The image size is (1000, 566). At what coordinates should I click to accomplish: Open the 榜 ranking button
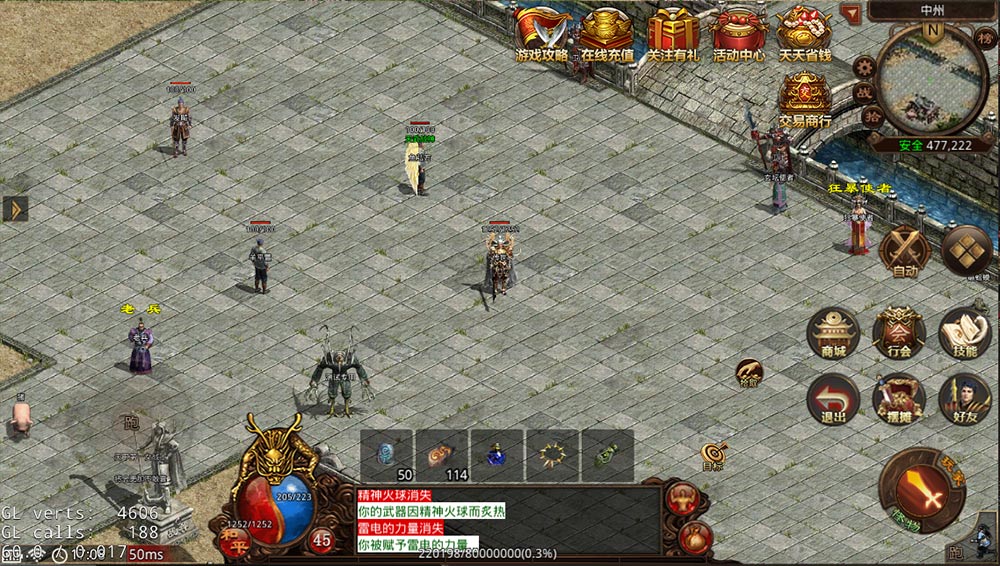(984, 37)
